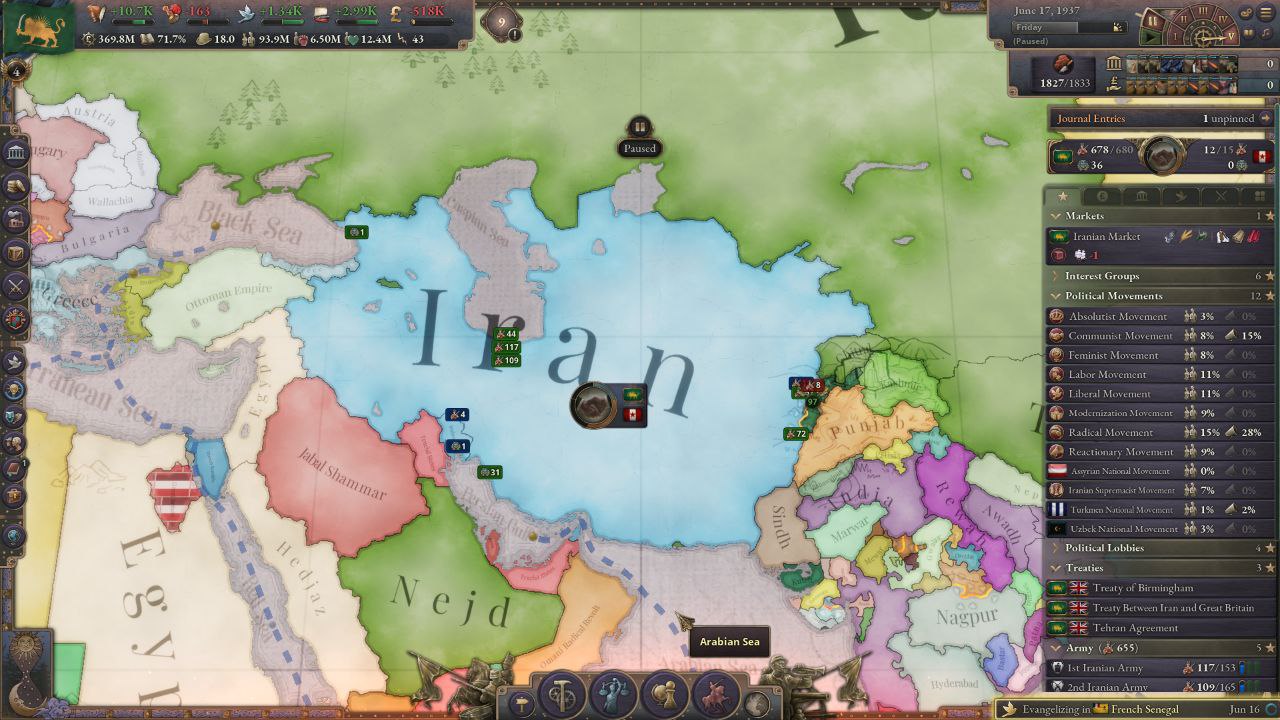This screenshot has height=720, width=1280.
Task: Click the green play button to unpause
Action: click(1153, 37)
